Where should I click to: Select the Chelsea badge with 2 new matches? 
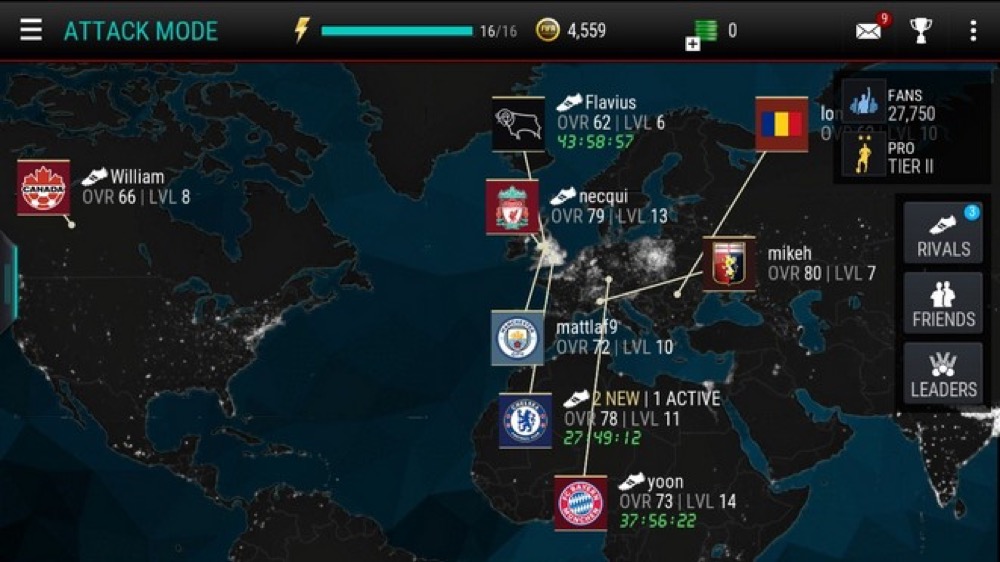[525, 420]
